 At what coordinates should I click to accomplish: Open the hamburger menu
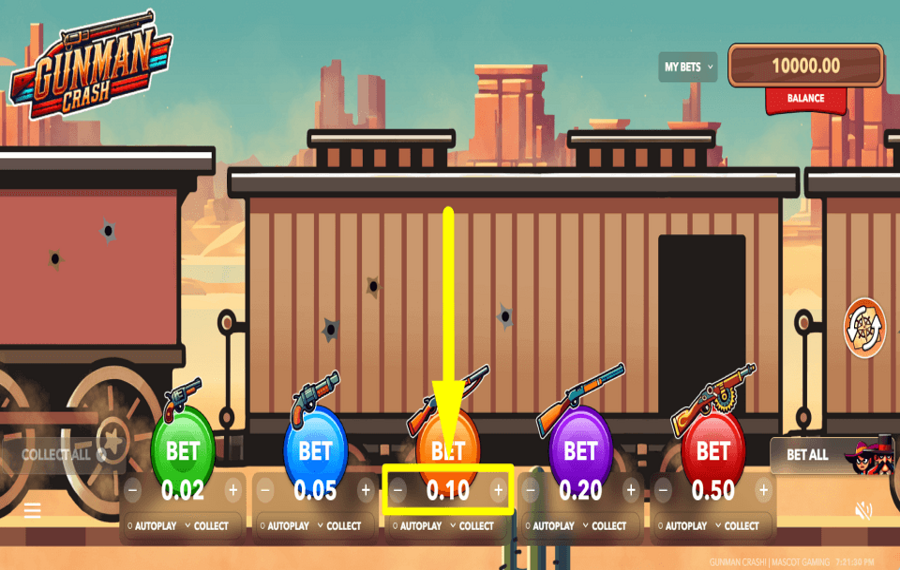[x=33, y=511]
